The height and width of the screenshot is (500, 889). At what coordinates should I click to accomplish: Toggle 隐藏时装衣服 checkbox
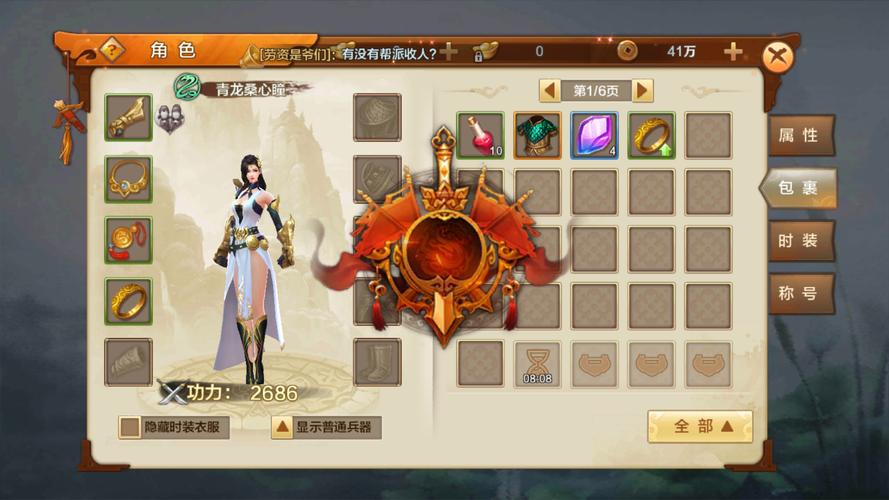pos(130,428)
